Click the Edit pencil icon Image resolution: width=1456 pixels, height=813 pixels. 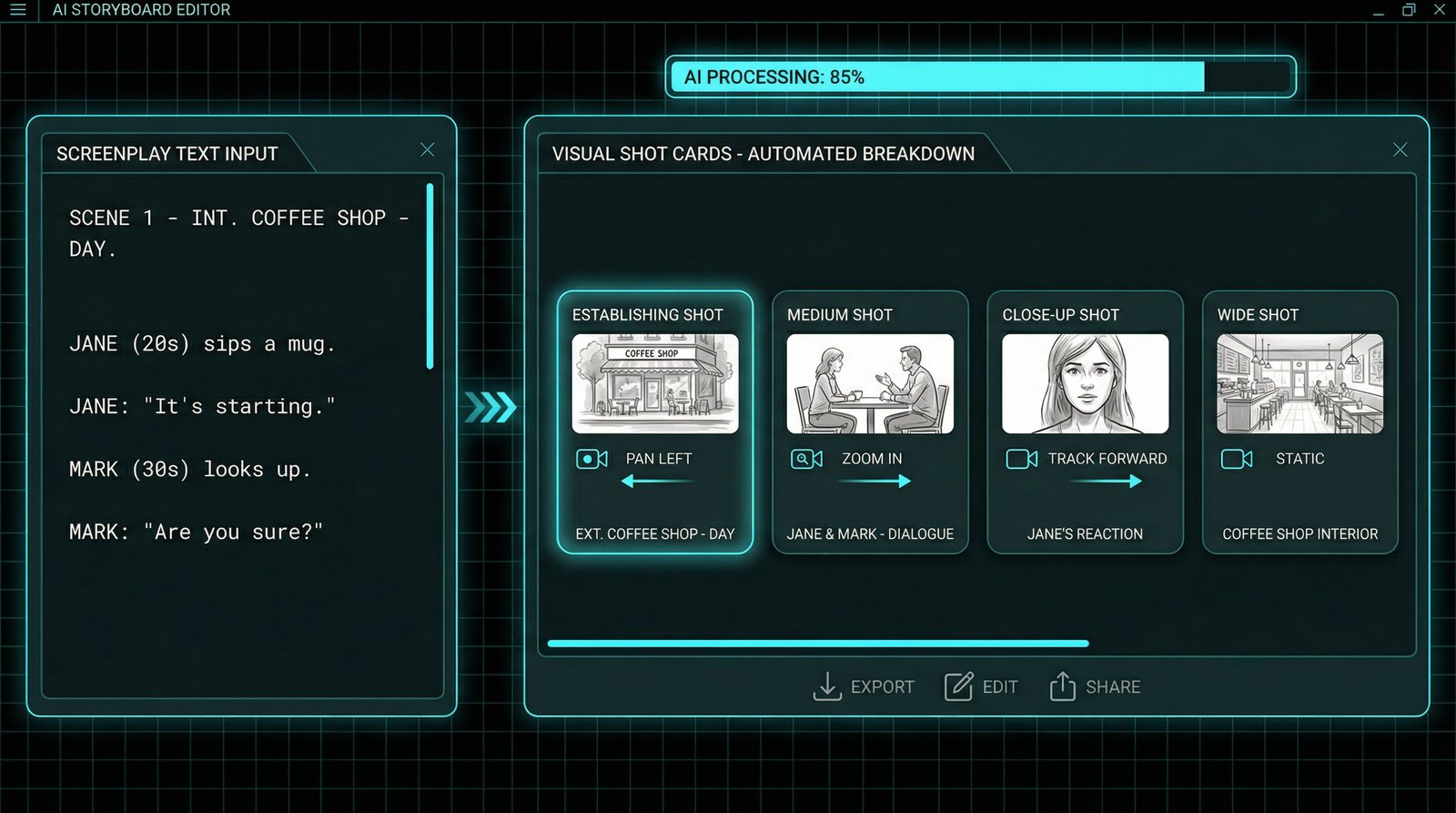[958, 686]
